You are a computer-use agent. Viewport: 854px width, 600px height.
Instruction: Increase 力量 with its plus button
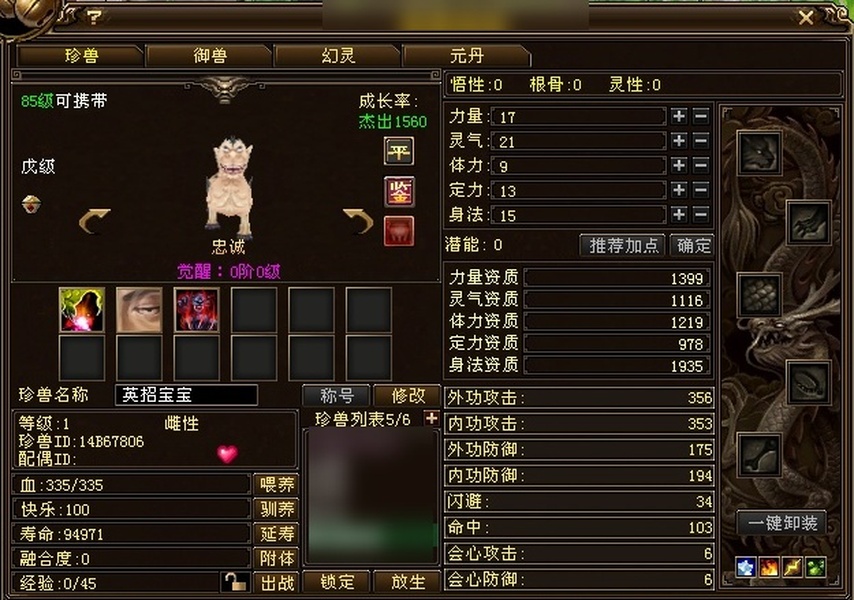click(x=679, y=116)
